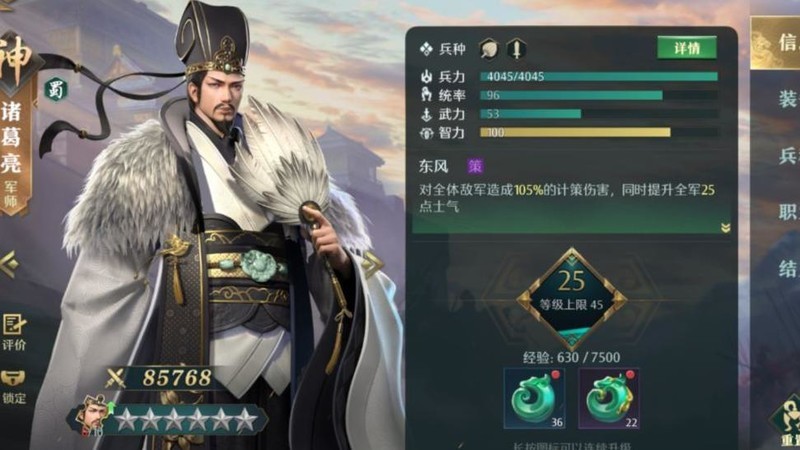This screenshot has height=450, width=800.
Task: Use the gold-trimmed jade item with 22 count
Action: tap(608, 397)
